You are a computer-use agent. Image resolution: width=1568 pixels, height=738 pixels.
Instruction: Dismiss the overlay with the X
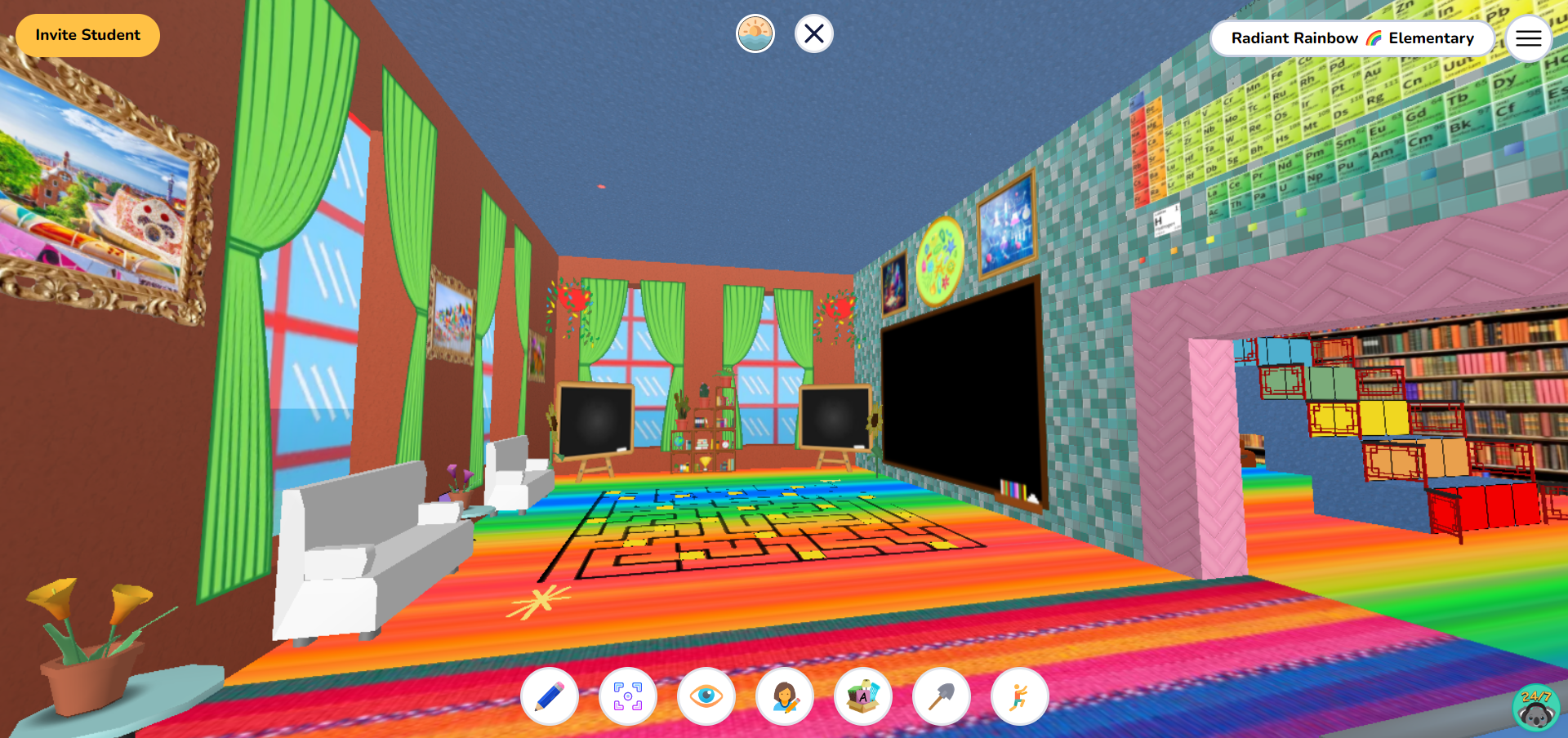pos(813,33)
